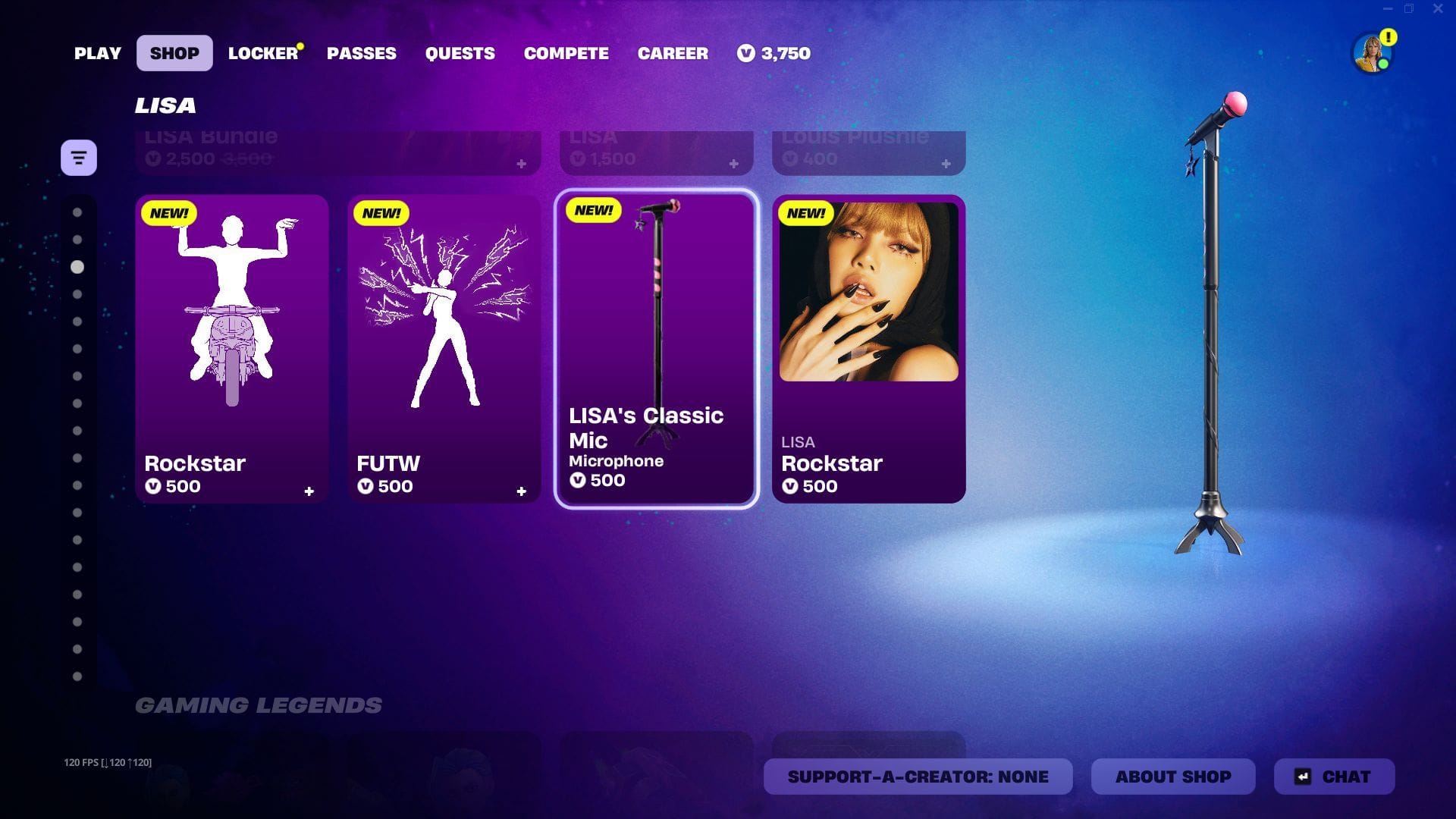Screen dimensions: 1456x819
Task: Open SUPPORT-A-CREATOR: NONE
Action: 918,777
